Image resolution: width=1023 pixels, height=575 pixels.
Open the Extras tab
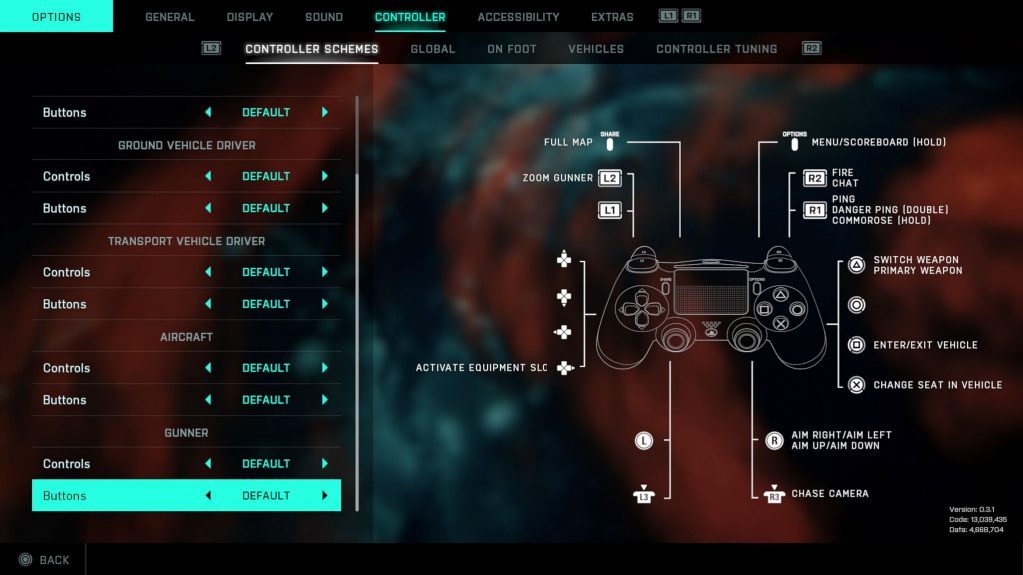click(x=612, y=17)
